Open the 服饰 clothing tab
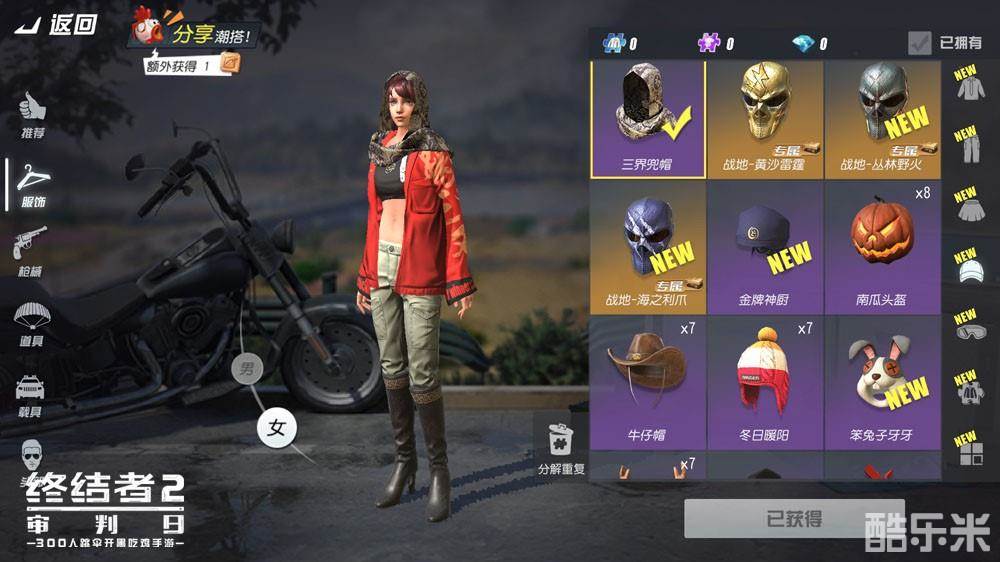The image size is (1000, 562). (33, 185)
